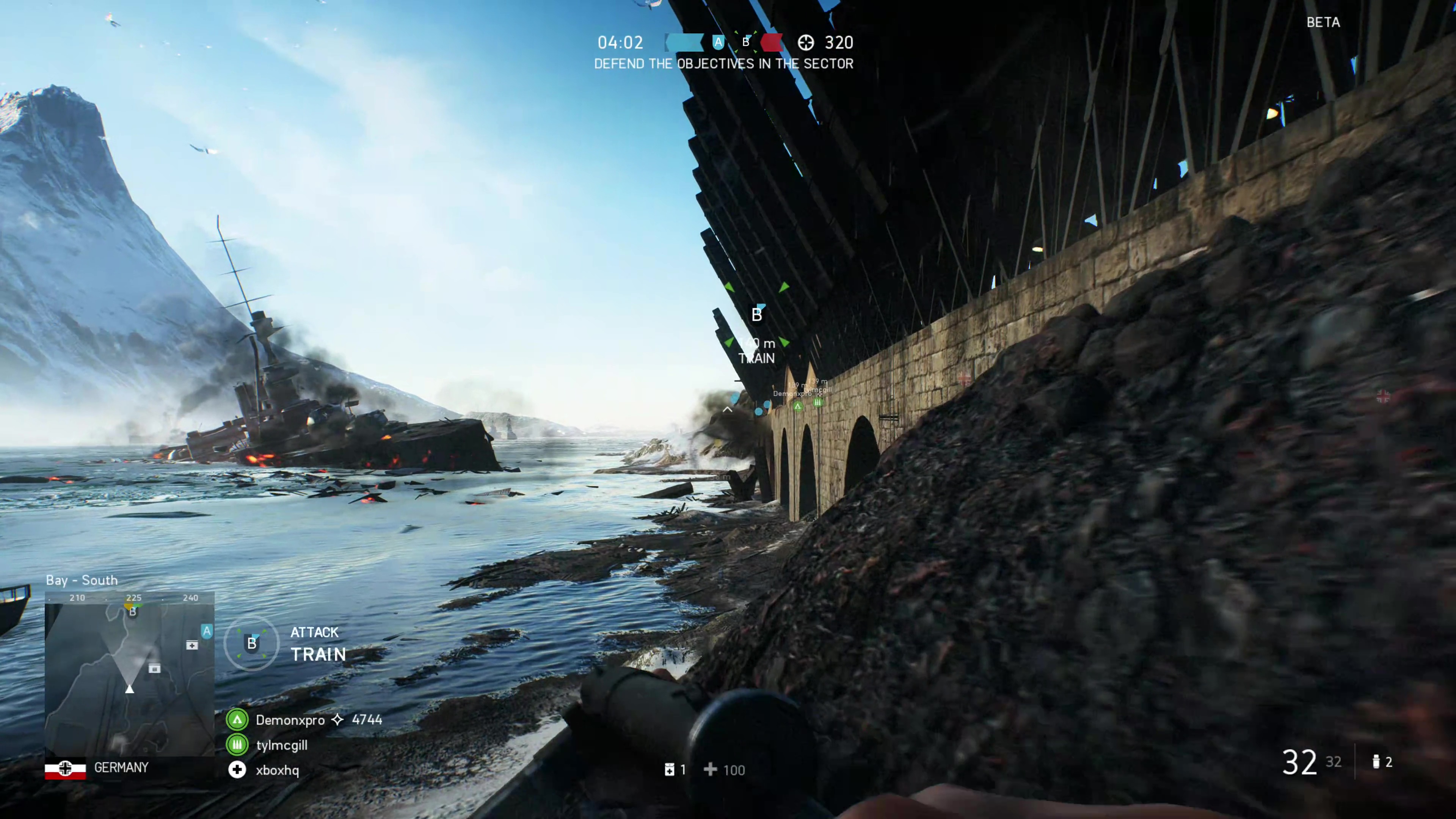The width and height of the screenshot is (1456, 819).
Task: Click the ticket counter crosshair icon showing 320
Action: 806,43
